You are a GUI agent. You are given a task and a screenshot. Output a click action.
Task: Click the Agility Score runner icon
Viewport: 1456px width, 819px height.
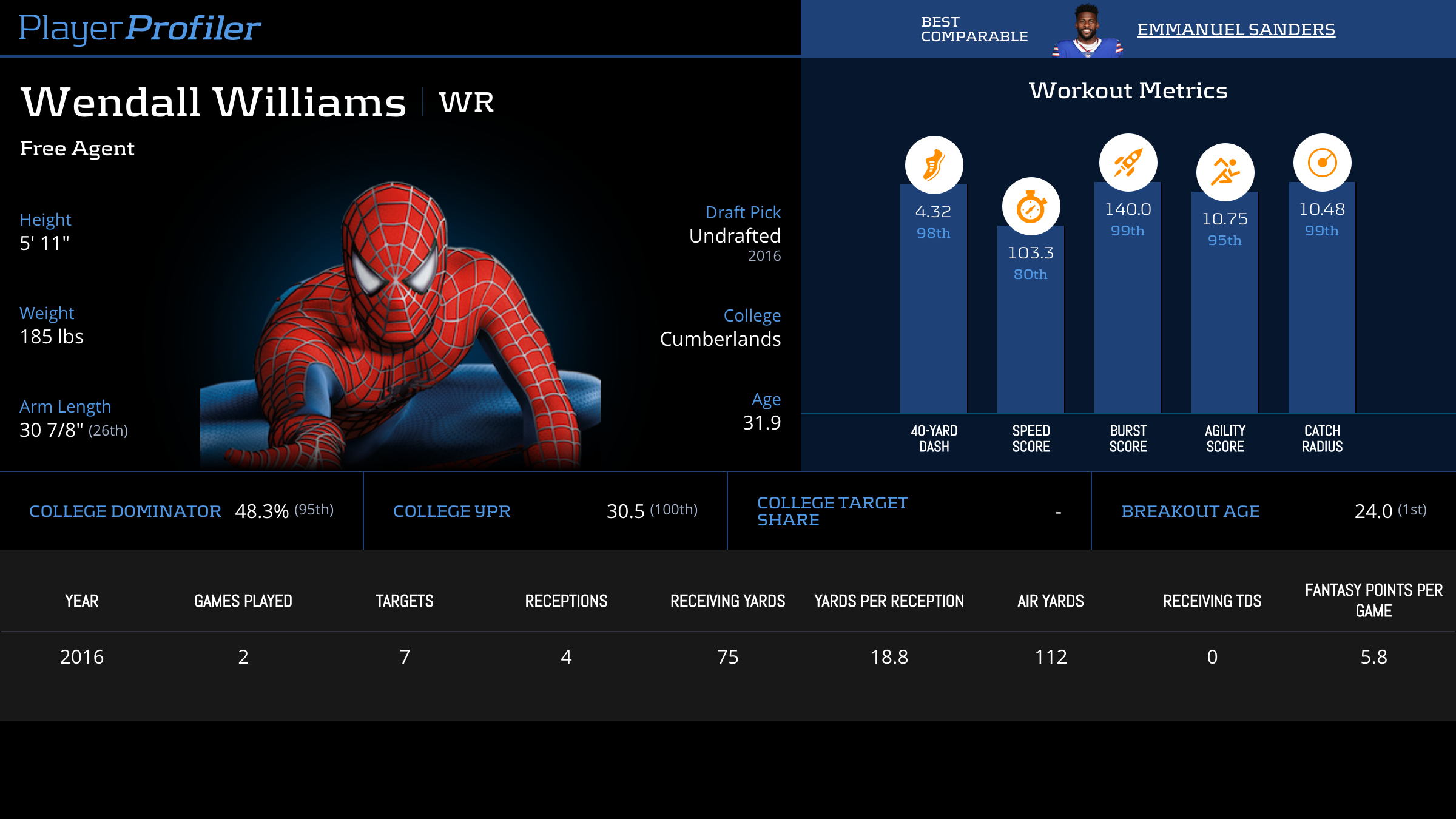tap(1225, 172)
